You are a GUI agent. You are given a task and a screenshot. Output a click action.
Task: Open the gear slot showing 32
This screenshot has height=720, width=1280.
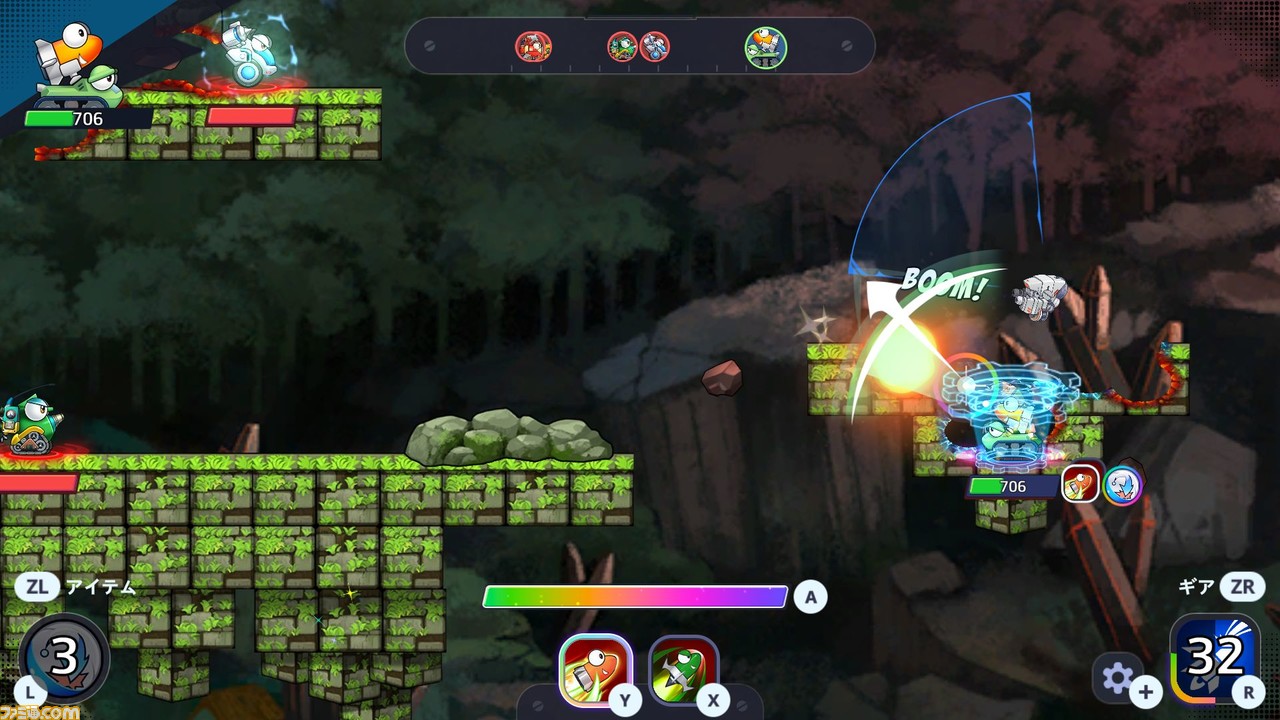click(x=1214, y=658)
